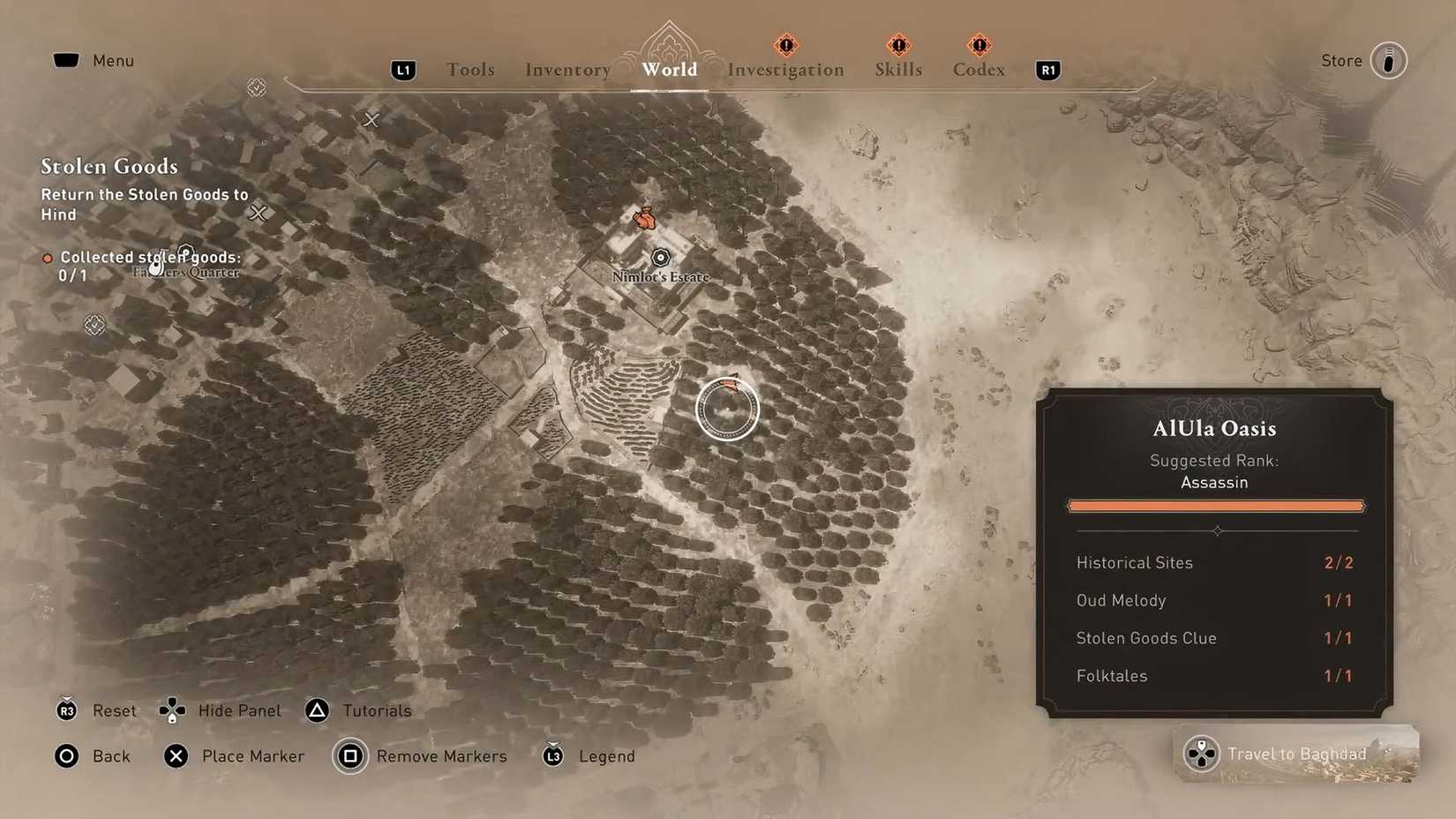Click the circular map cursor reticle

click(x=728, y=409)
